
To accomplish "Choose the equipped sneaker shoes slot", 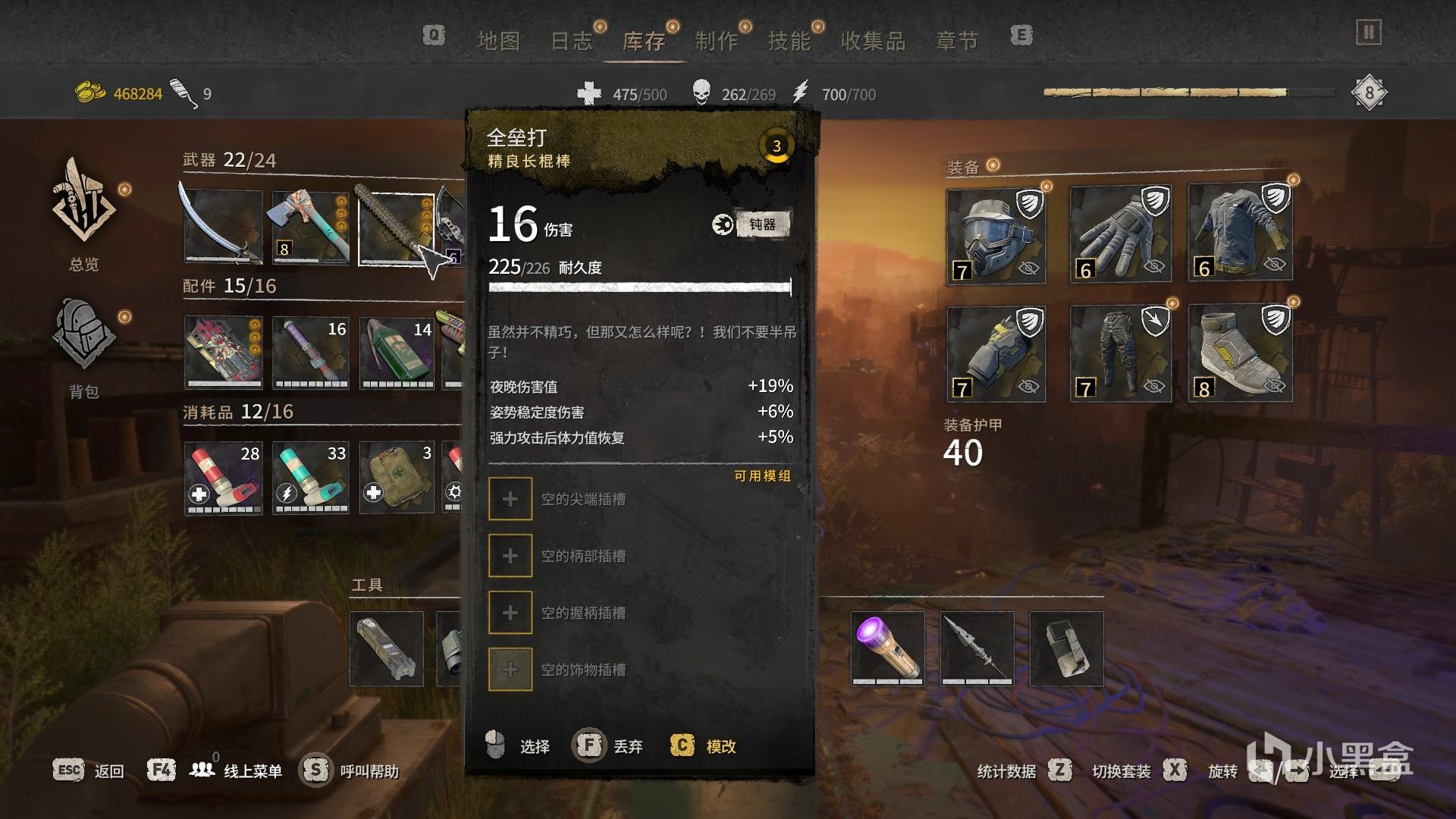I will (1240, 353).
